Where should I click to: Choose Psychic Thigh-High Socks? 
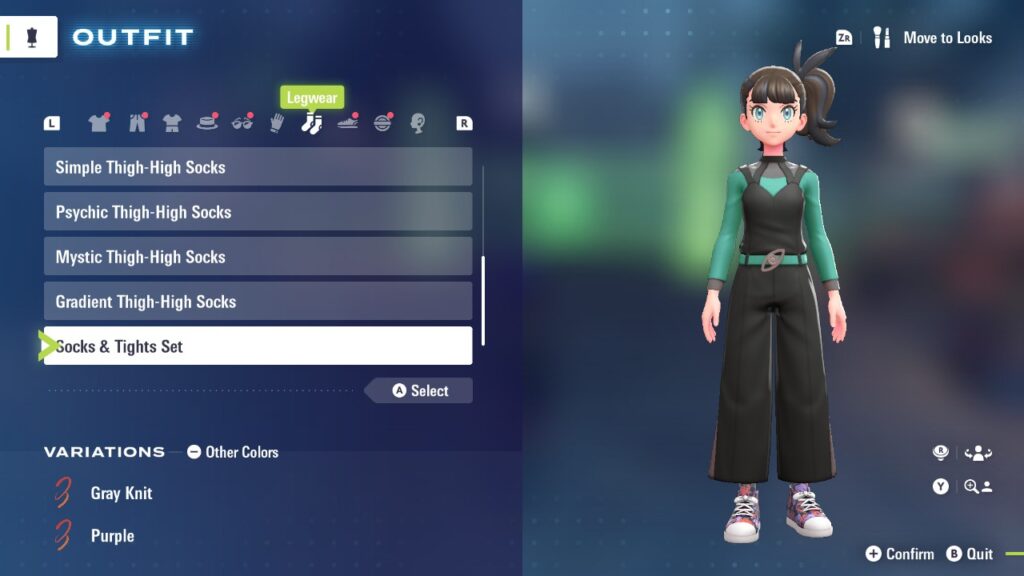[x=257, y=212]
